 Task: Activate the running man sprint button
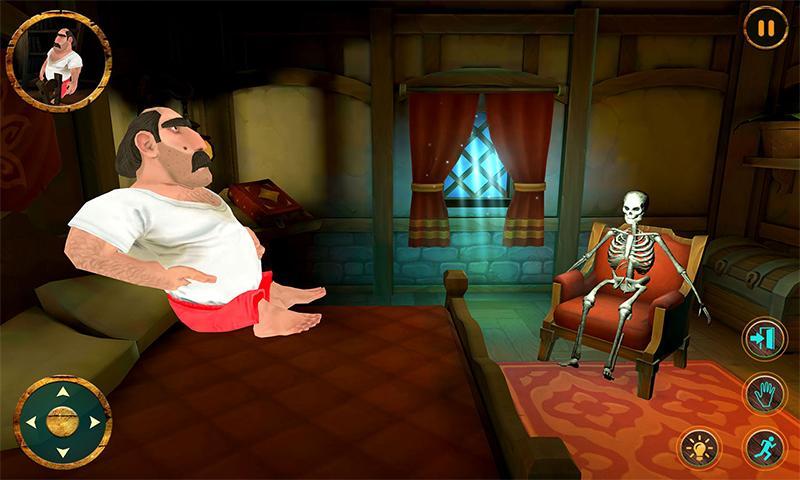point(764,447)
